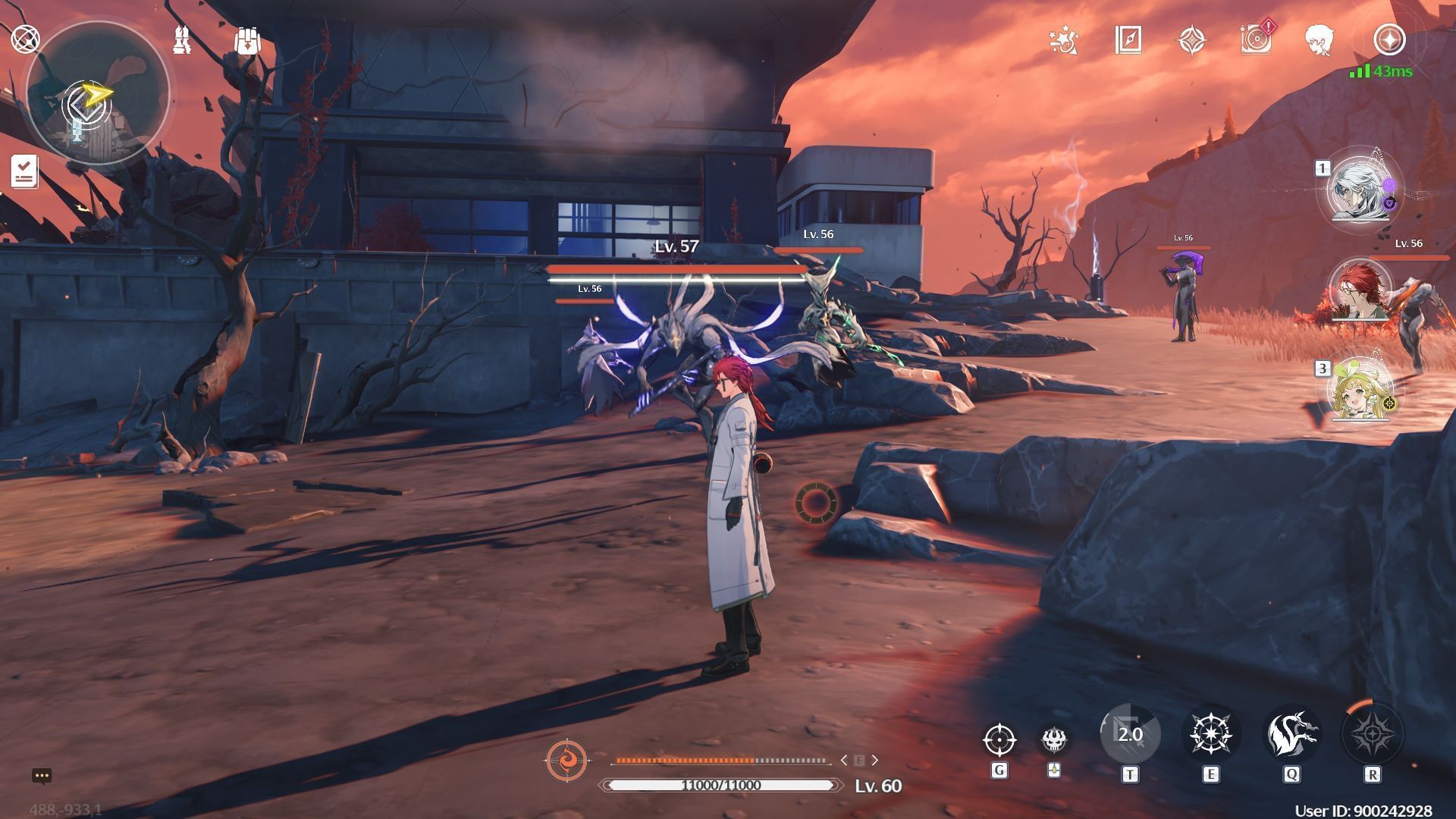
Task: Open the terminal icon above the minimap
Action: (25, 39)
